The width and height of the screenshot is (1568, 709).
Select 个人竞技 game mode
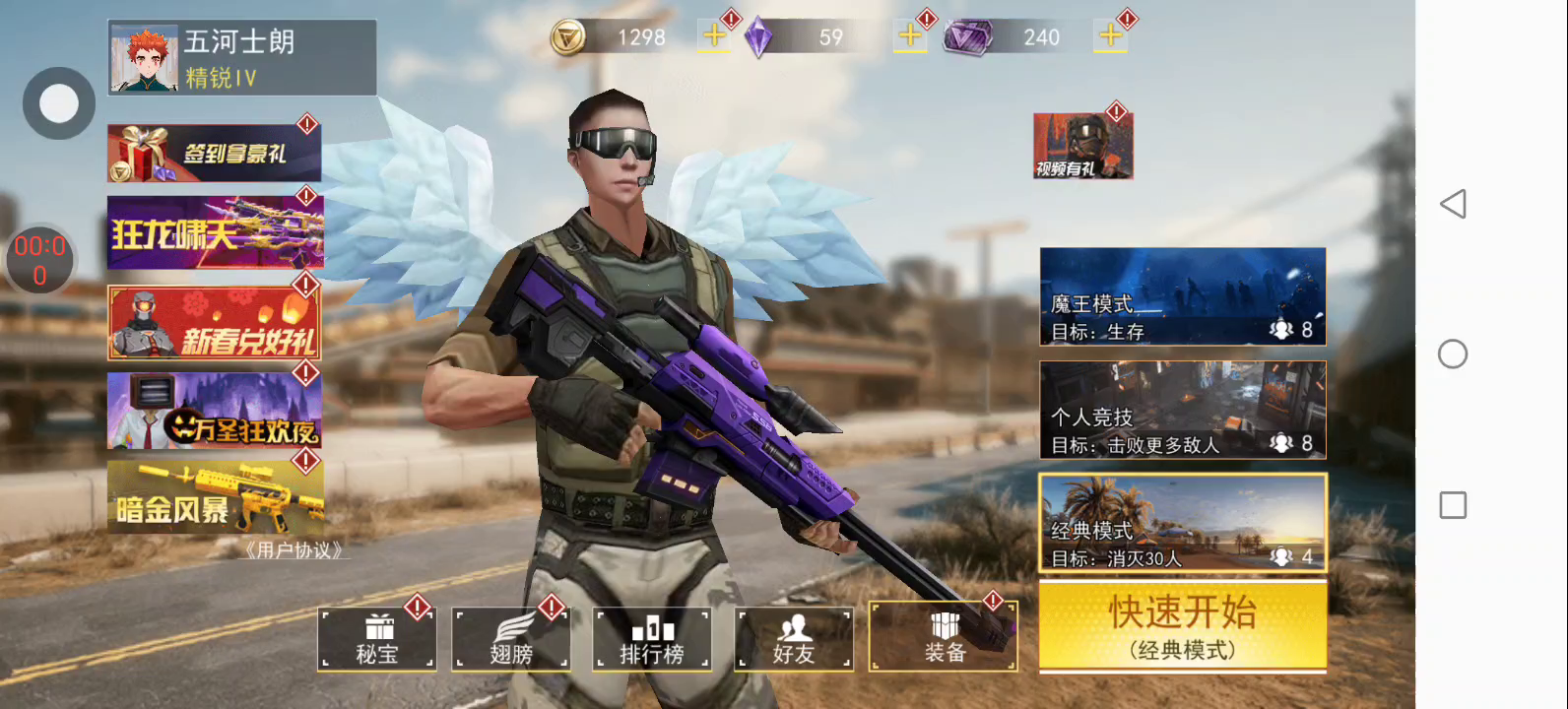click(1182, 410)
